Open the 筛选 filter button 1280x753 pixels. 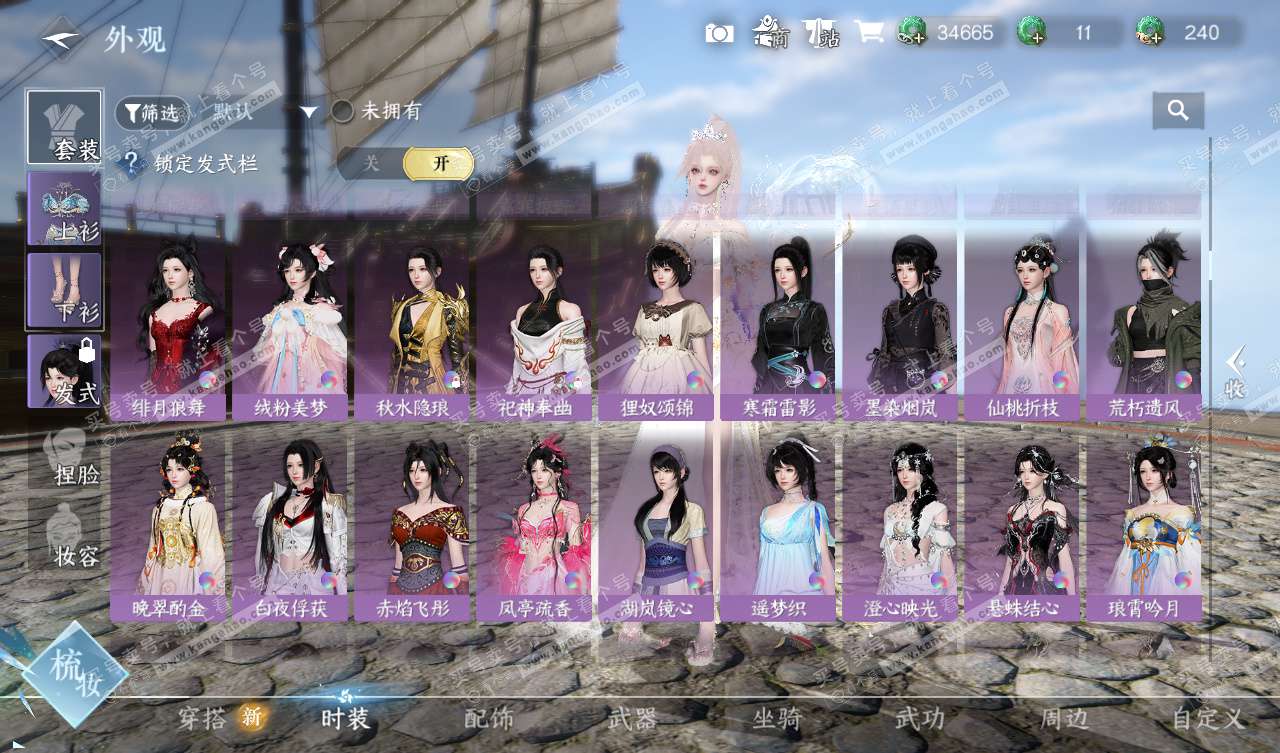(151, 113)
